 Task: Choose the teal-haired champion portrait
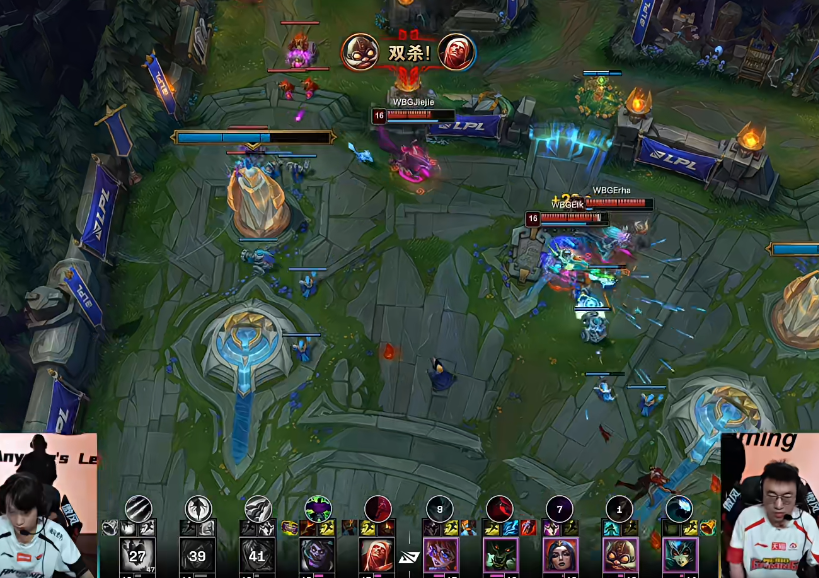(681, 556)
